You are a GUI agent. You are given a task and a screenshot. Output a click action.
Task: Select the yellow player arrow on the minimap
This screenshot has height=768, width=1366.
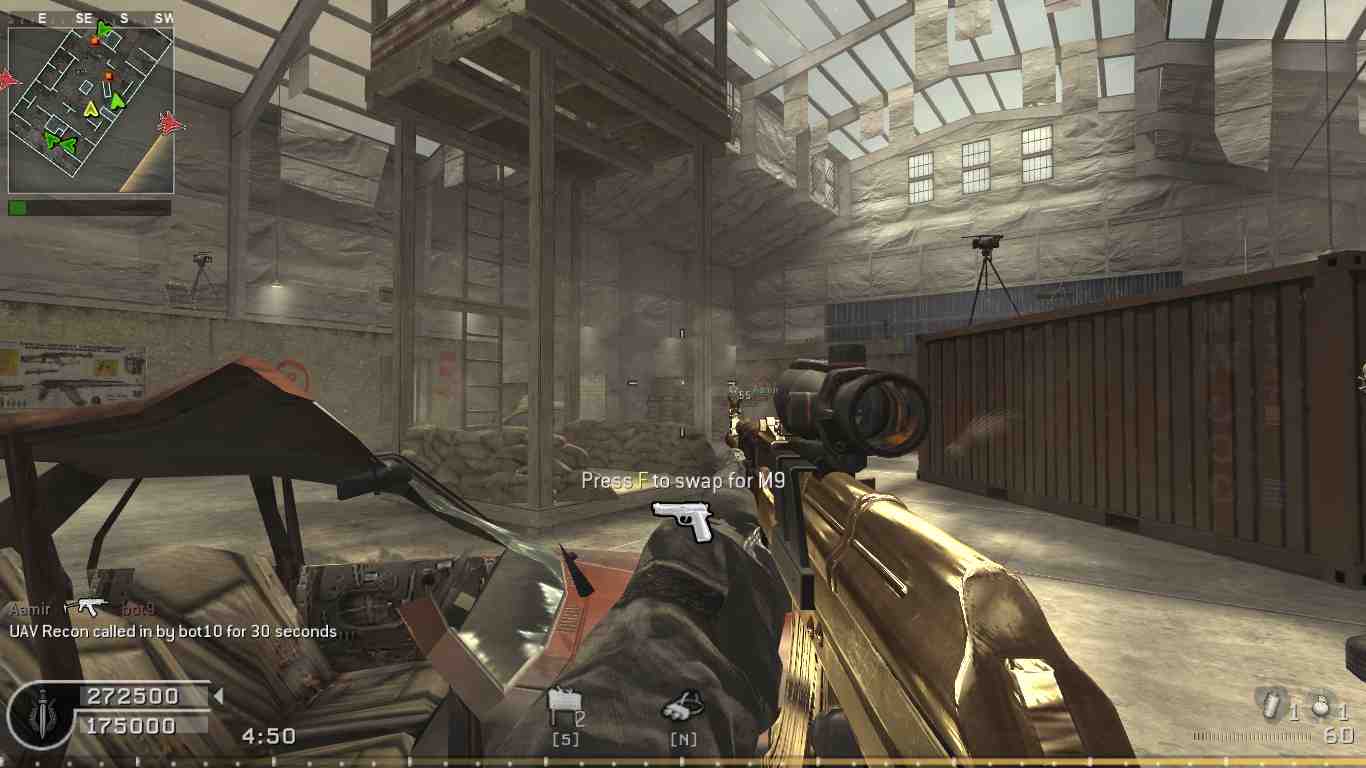tap(91, 108)
